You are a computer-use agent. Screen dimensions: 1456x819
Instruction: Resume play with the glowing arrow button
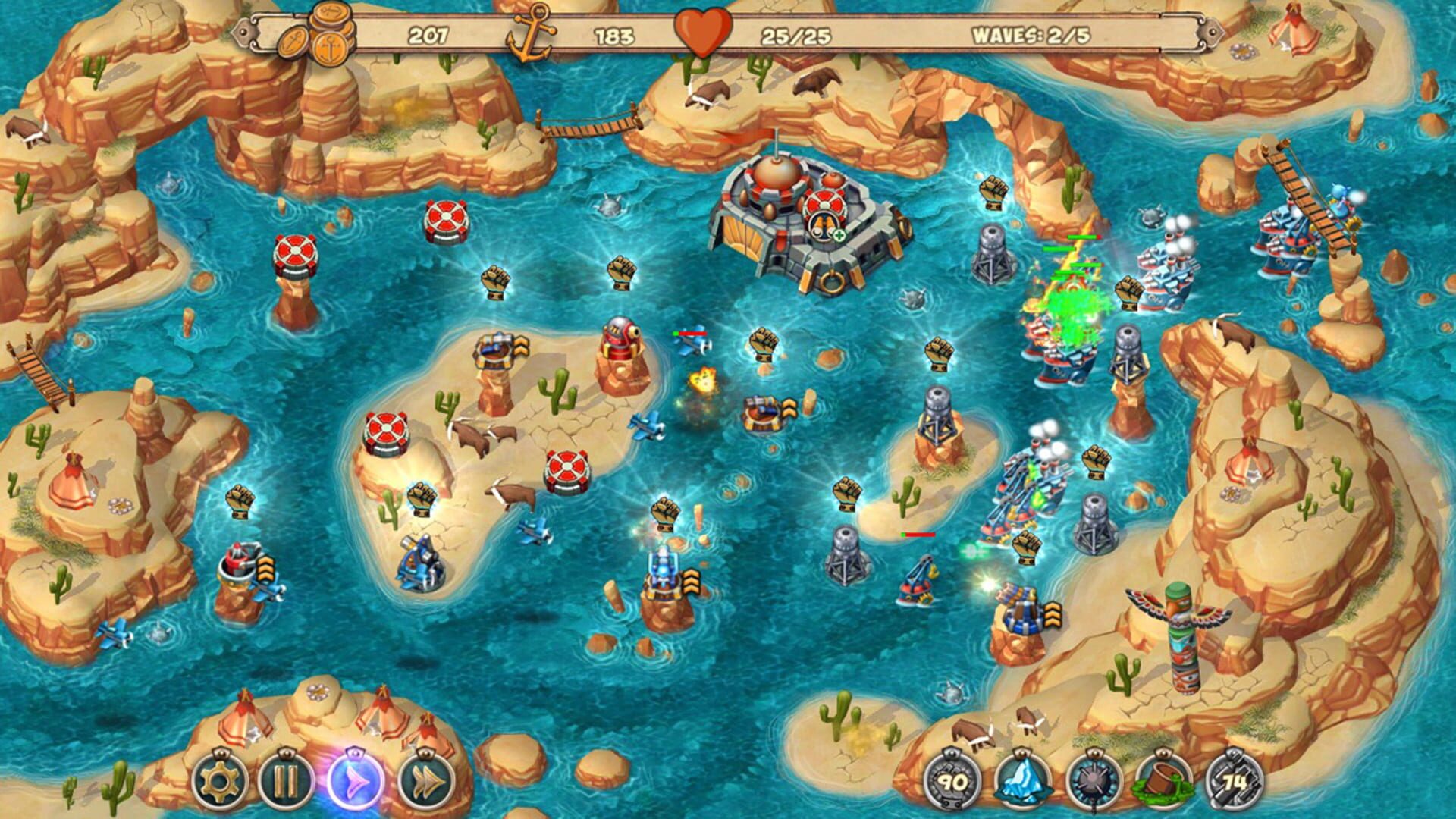coord(356,781)
